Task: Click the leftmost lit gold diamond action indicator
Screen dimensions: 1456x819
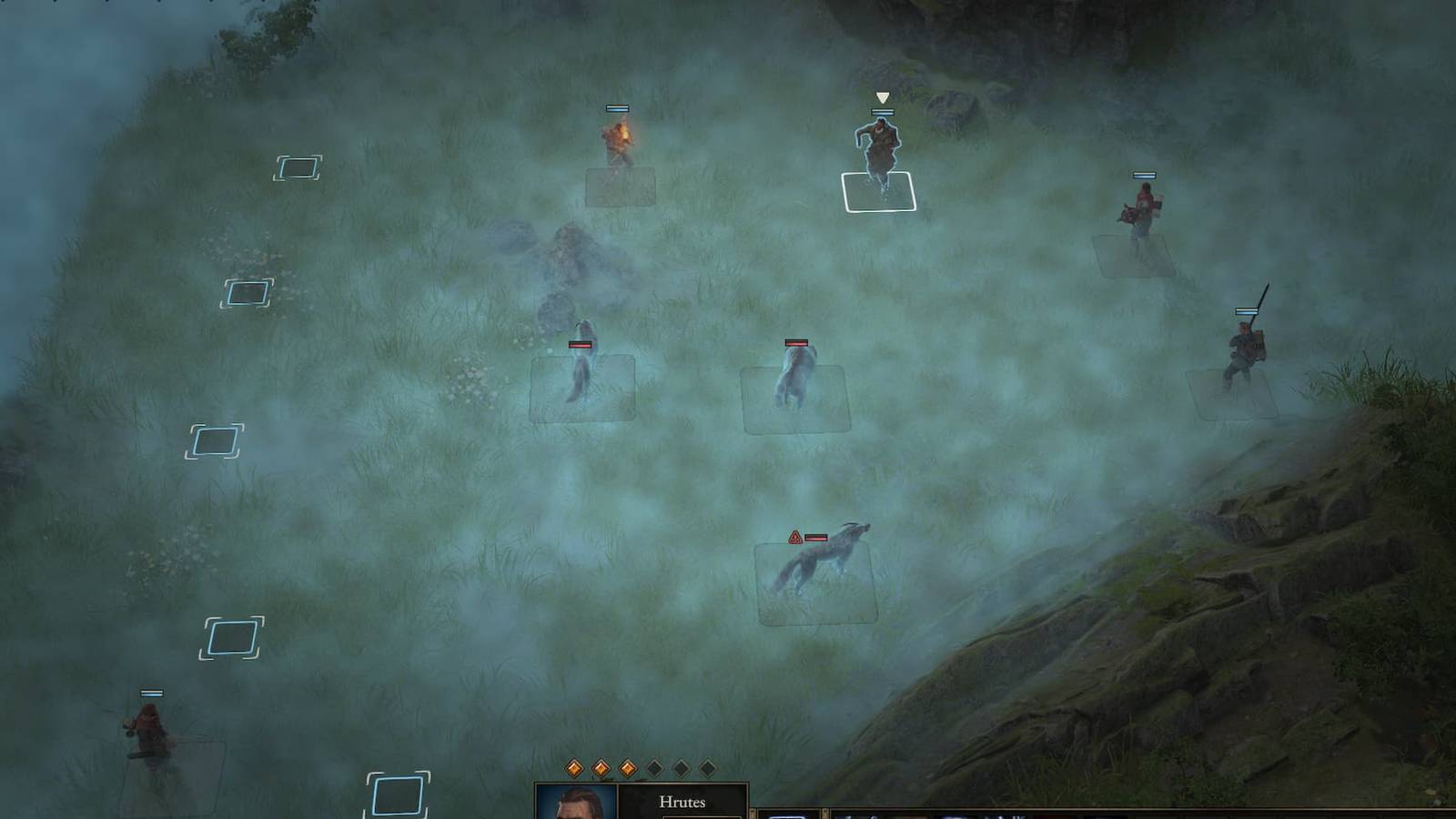Action: click(574, 767)
